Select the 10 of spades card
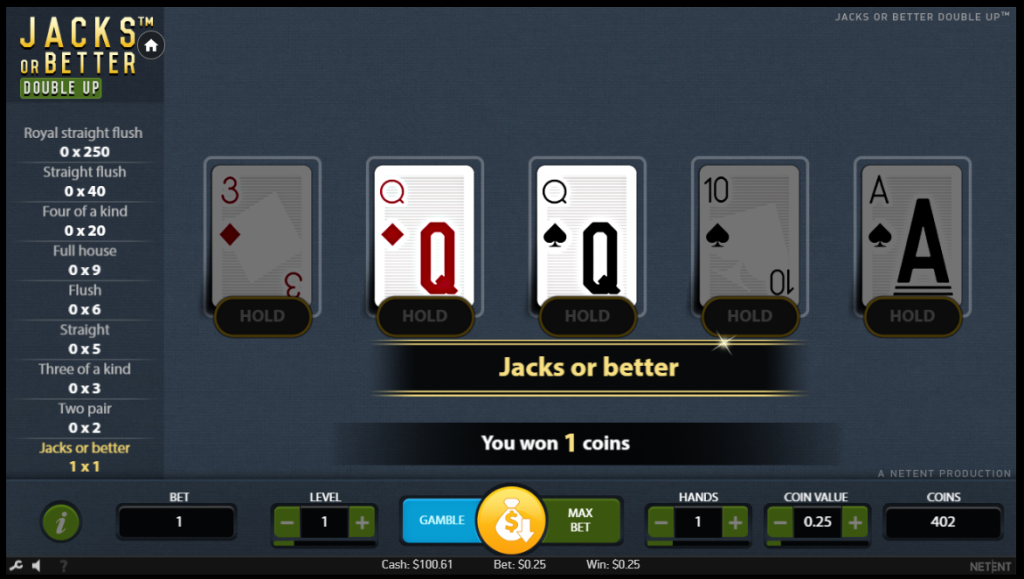 tap(749, 232)
